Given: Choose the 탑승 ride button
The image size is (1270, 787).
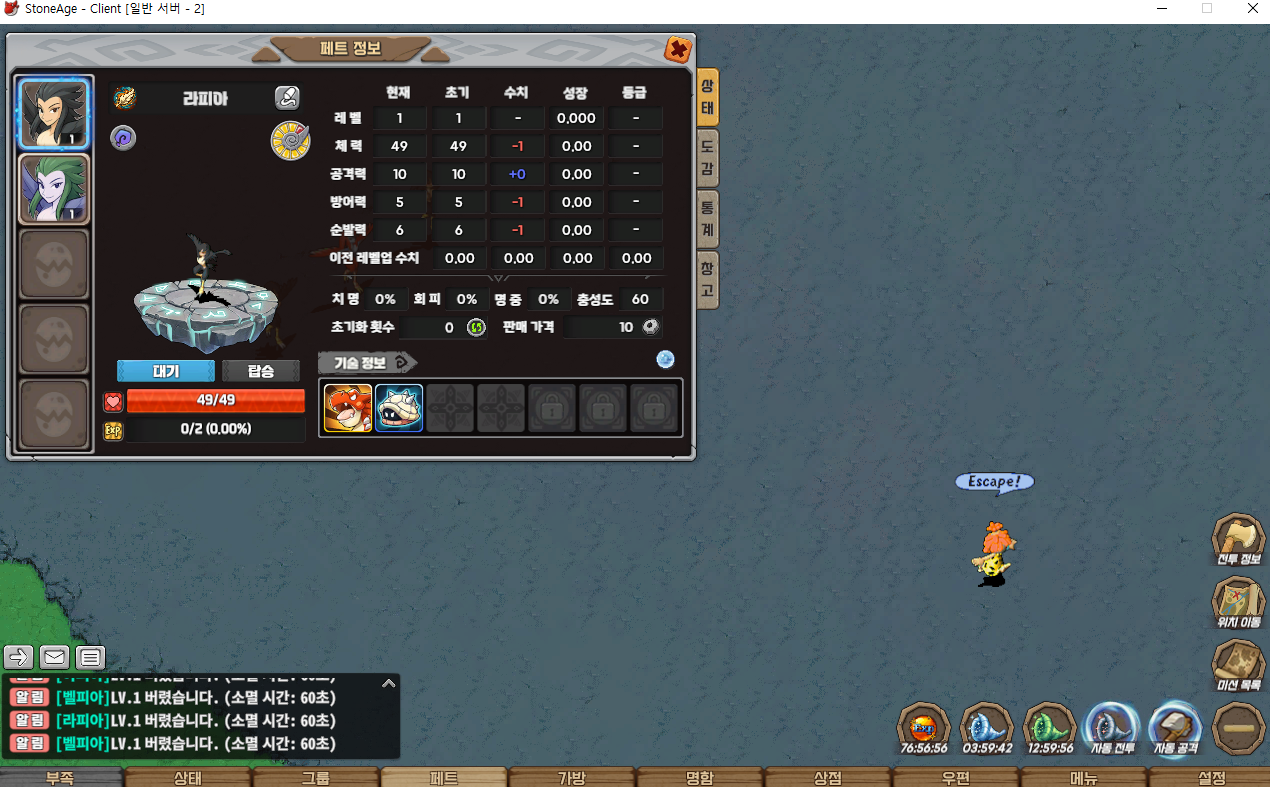Looking at the screenshot, I should pos(260,371).
